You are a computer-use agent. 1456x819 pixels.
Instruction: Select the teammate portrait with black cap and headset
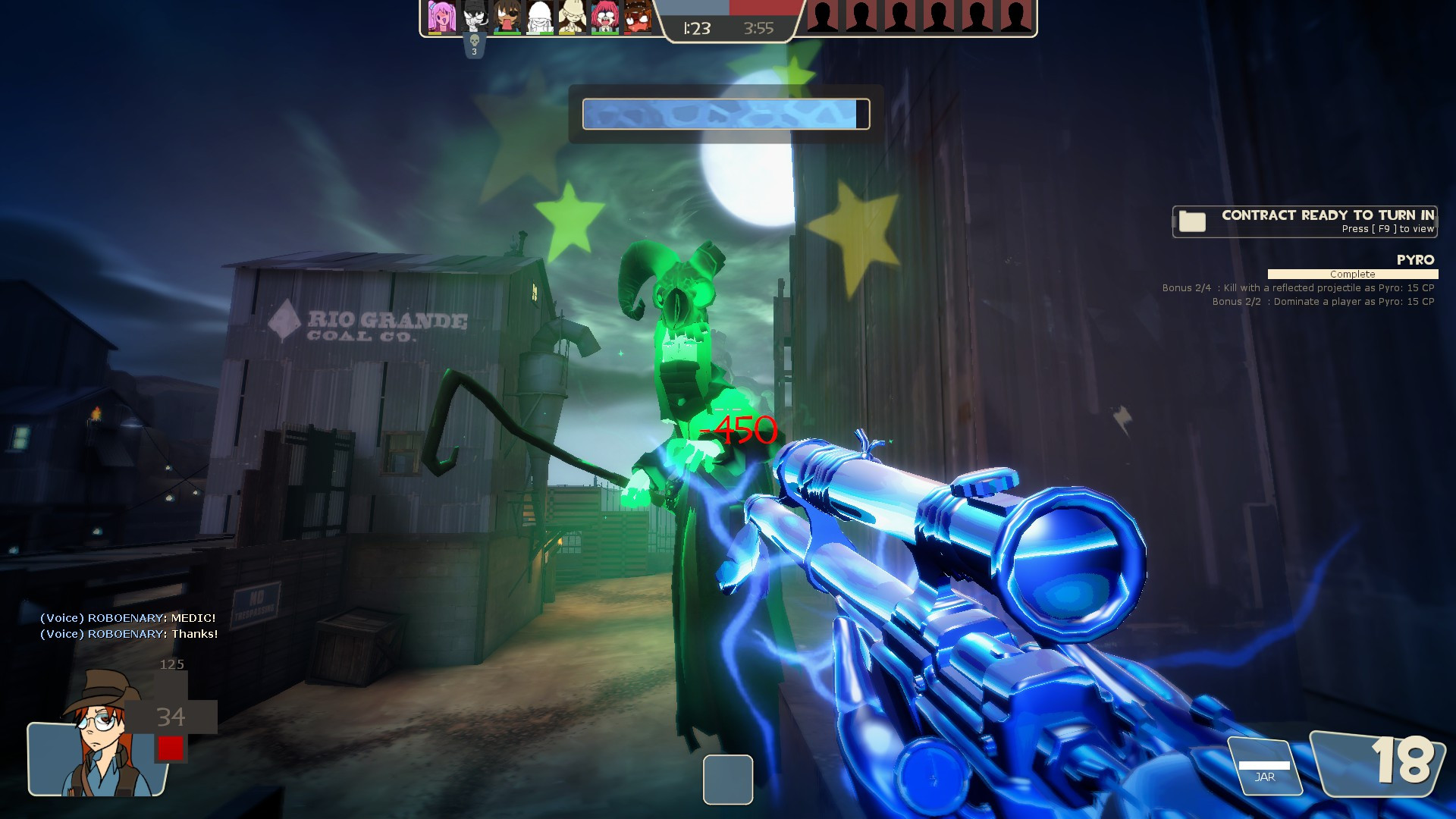tap(475, 17)
